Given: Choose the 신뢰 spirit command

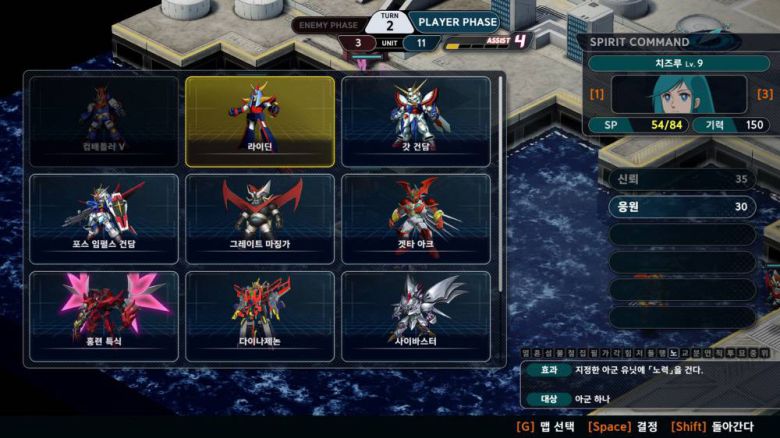Looking at the screenshot, I should [x=680, y=179].
